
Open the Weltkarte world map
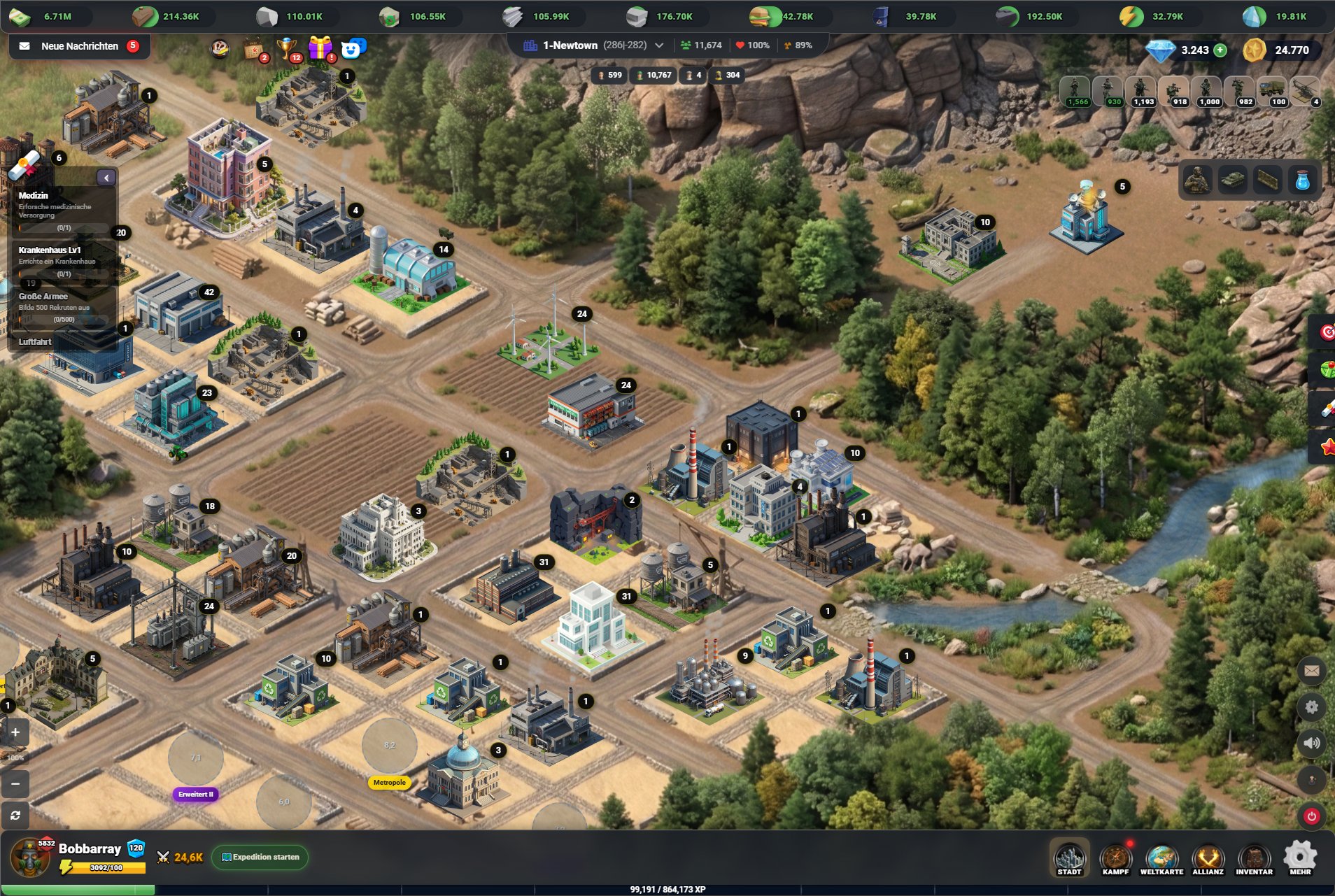1161,859
